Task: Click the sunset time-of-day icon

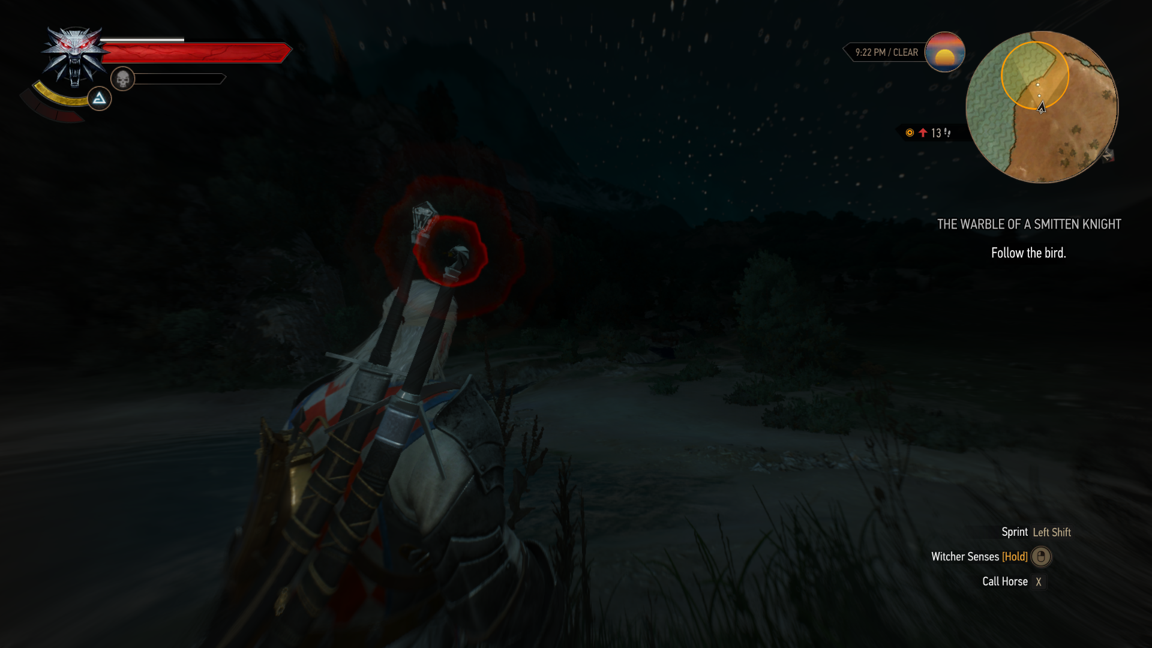Action: click(944, 52)
